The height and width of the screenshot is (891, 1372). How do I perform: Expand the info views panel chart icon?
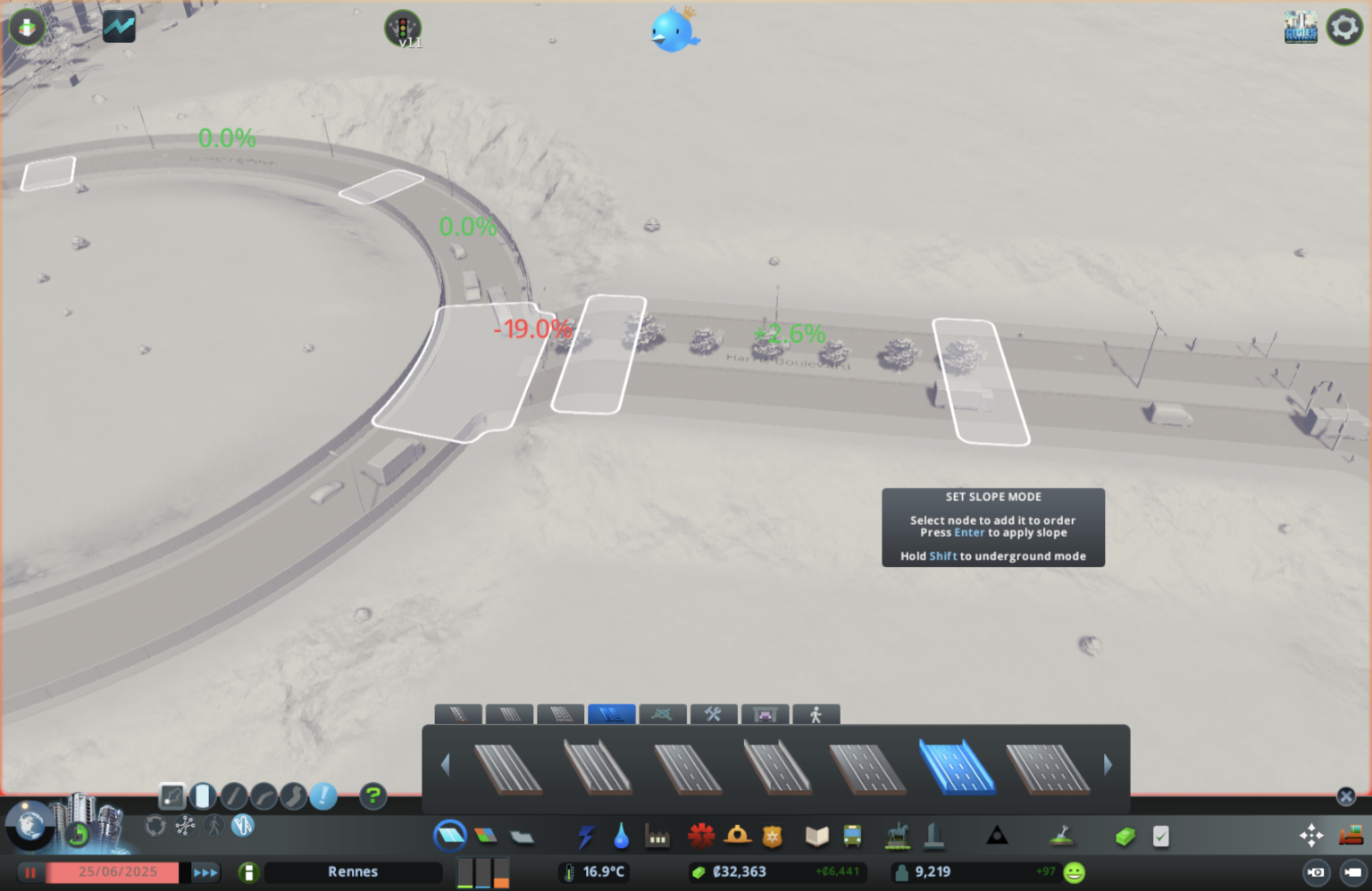(119, 27)
